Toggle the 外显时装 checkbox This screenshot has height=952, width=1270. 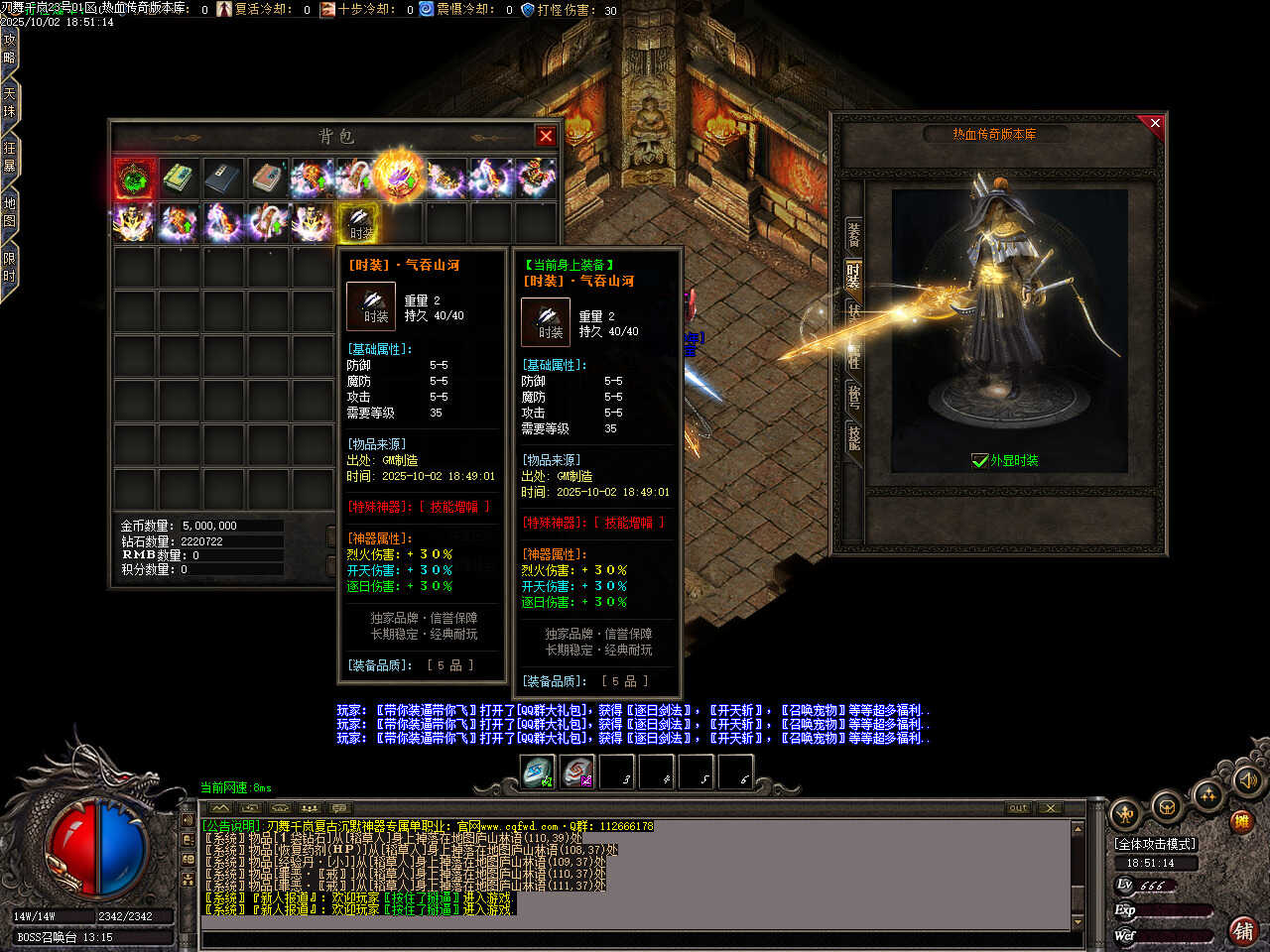pos(980,460)
